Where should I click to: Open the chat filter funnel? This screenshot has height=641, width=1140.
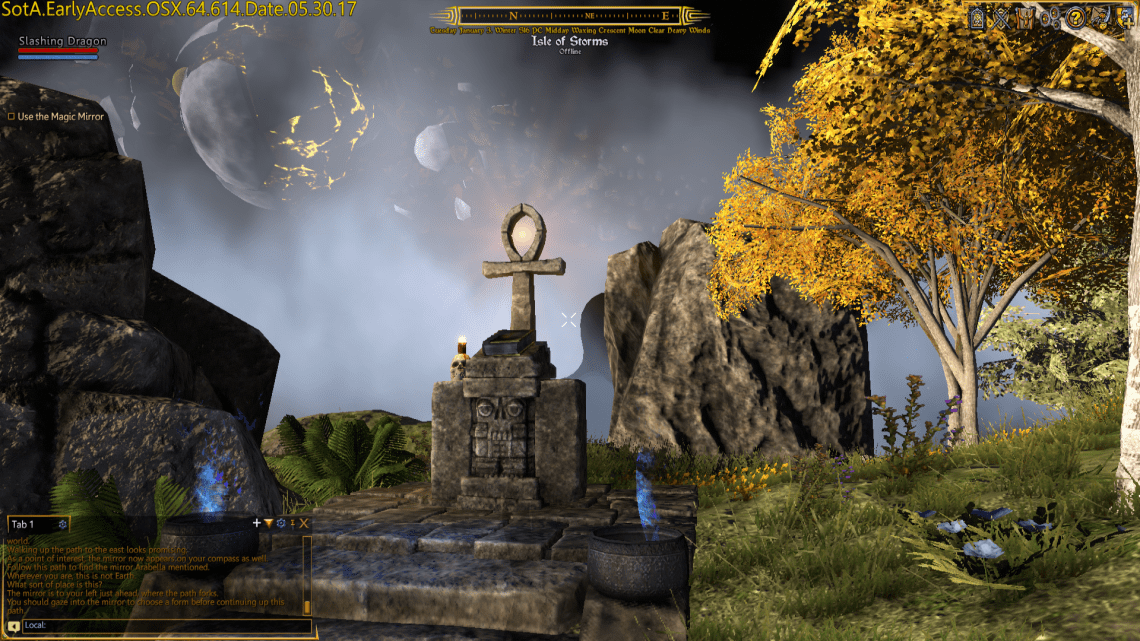coord(269,523)
